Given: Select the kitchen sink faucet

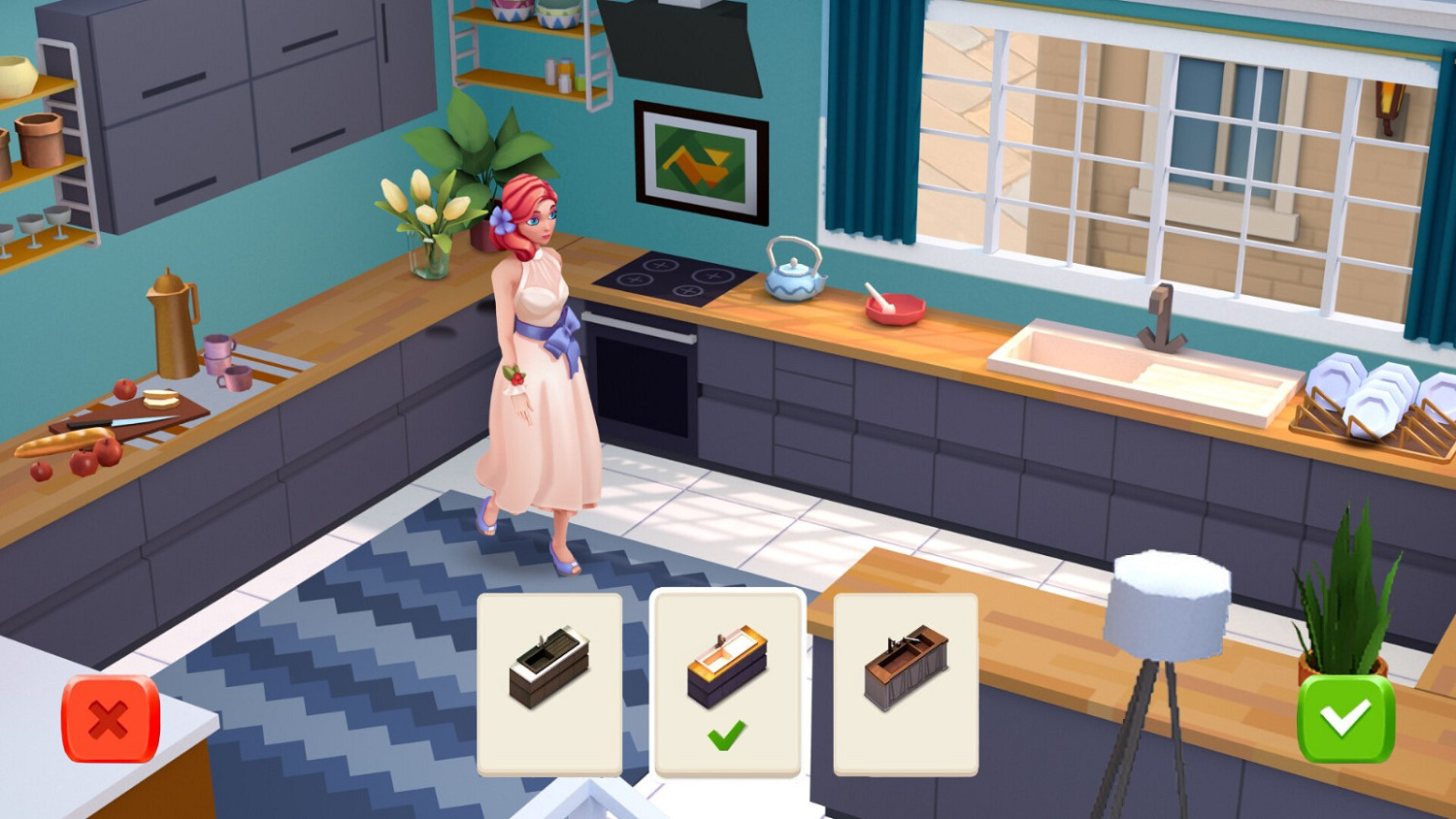Looking at the screenshot, I should point(1161,311).
